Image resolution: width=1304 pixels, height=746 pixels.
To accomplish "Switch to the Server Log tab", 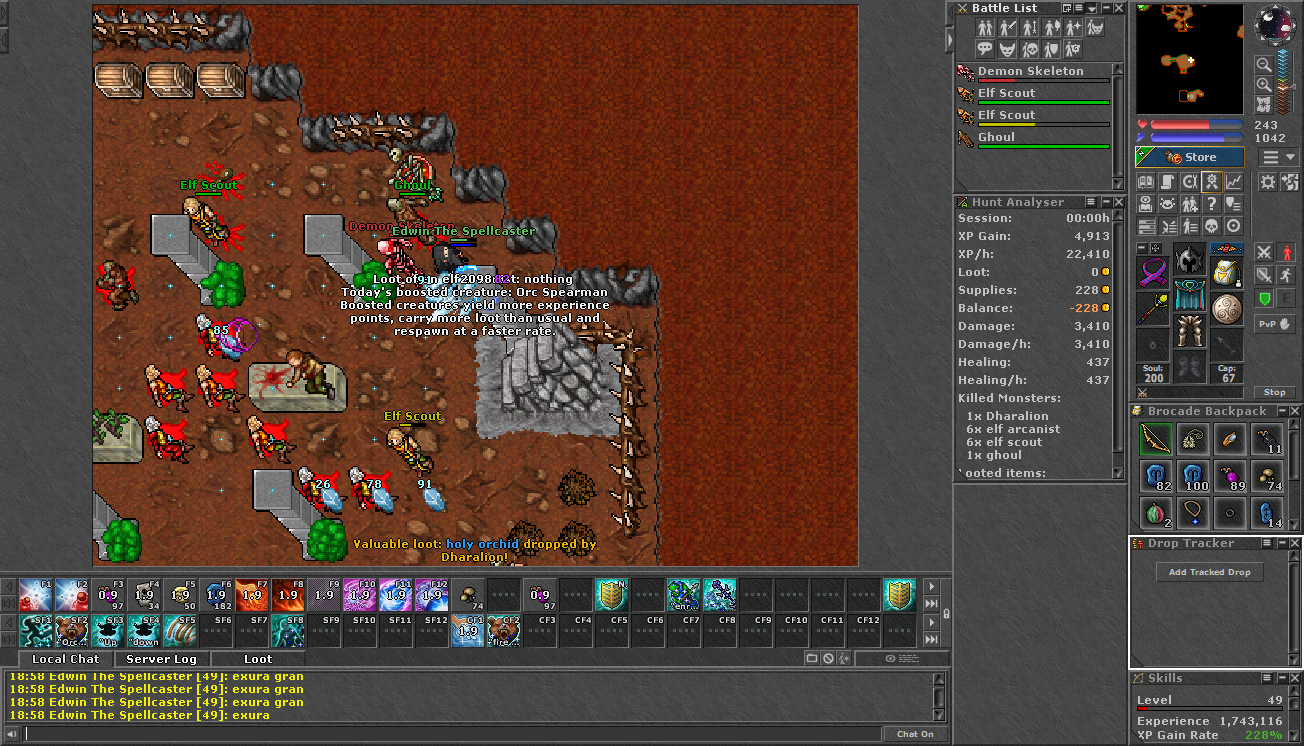I will 161,658.
